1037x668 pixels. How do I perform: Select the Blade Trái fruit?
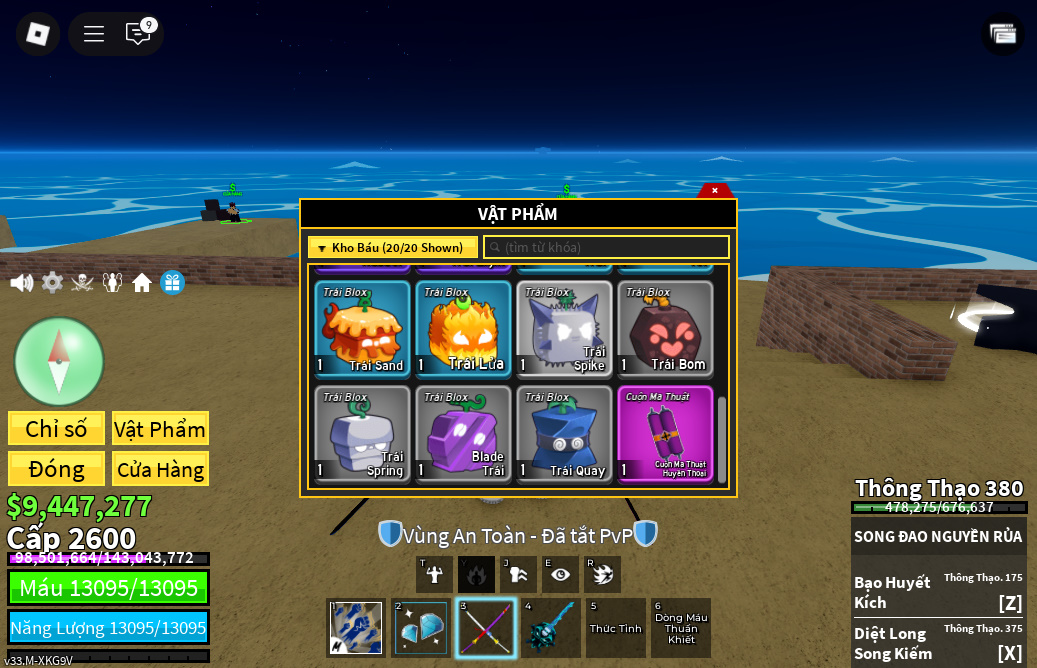pyautogui.click(x=463, y=434)
